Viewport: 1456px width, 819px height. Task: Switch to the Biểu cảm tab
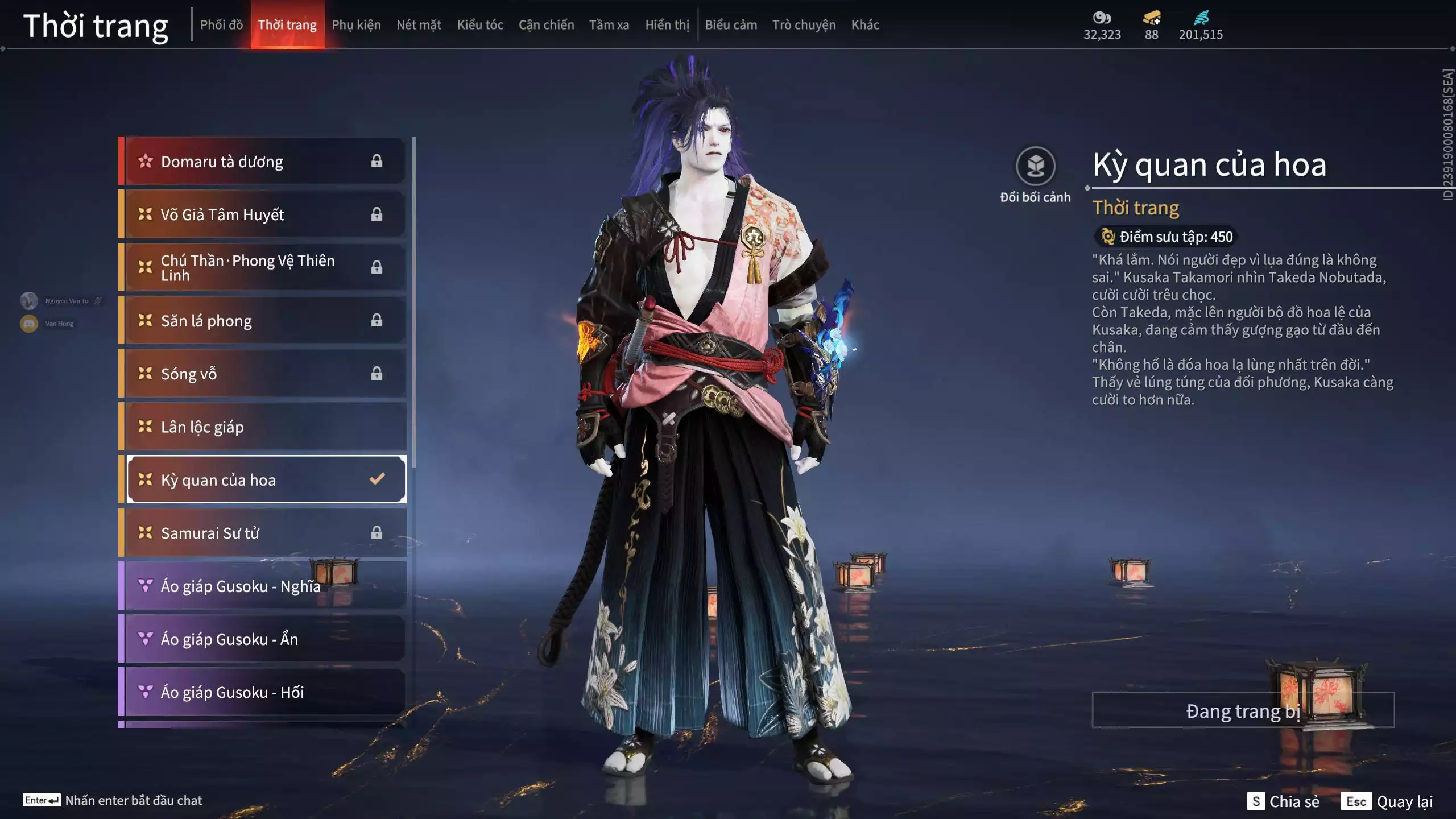pyautogui.click(x=731, y=25)
